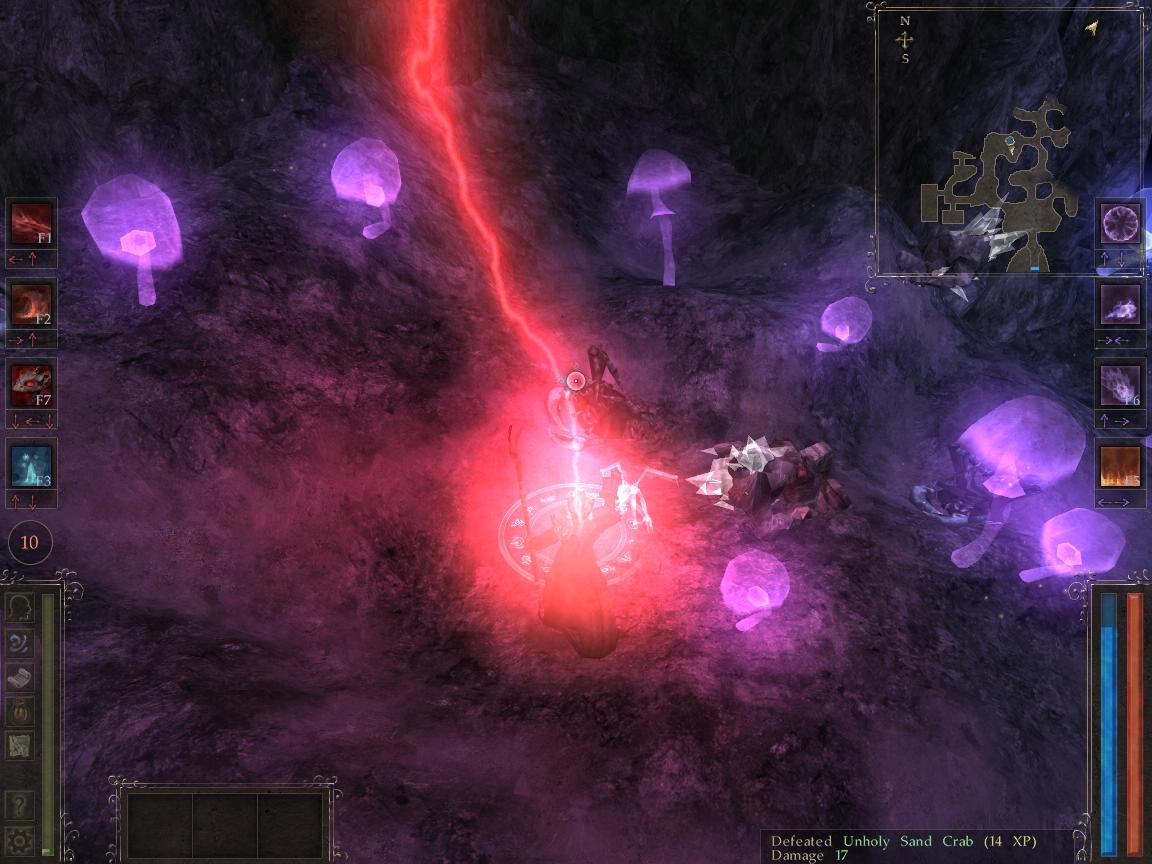Select the purple circular orb spell
Screen dimensions: 1152x864
pyautogui.click(x=1120, y=223)
